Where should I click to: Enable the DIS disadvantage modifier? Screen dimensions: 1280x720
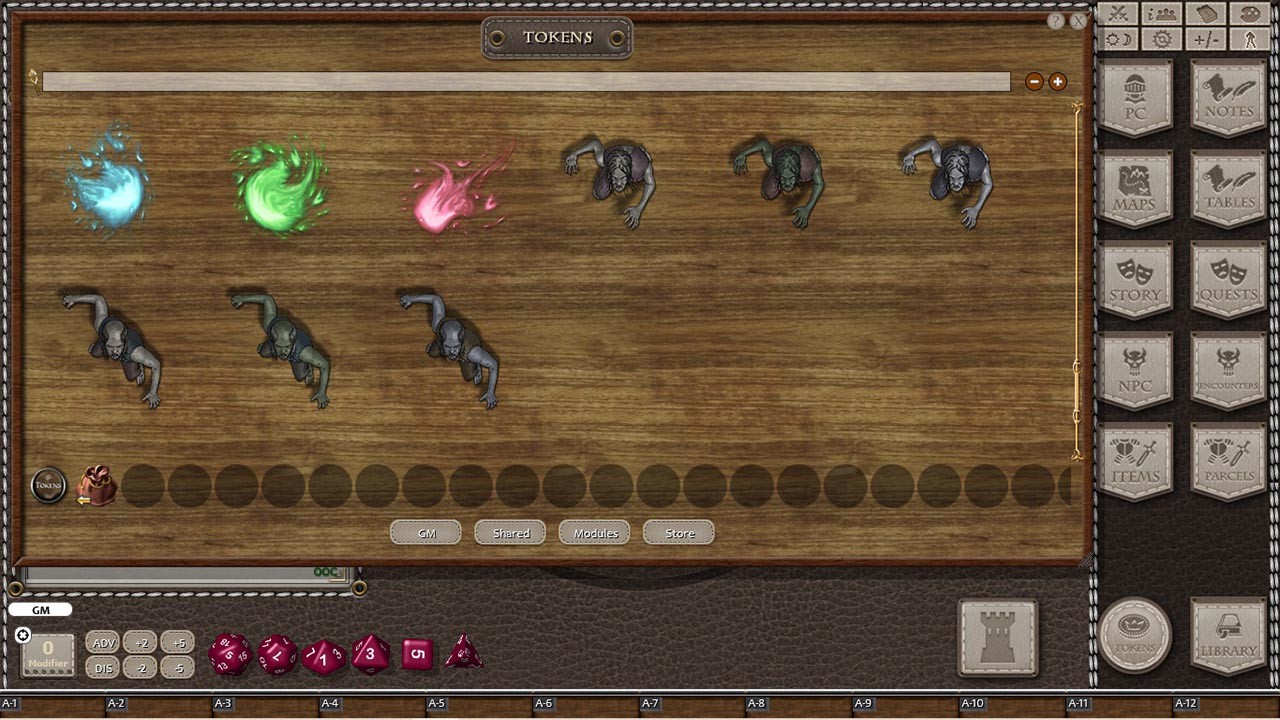(103, 668)
